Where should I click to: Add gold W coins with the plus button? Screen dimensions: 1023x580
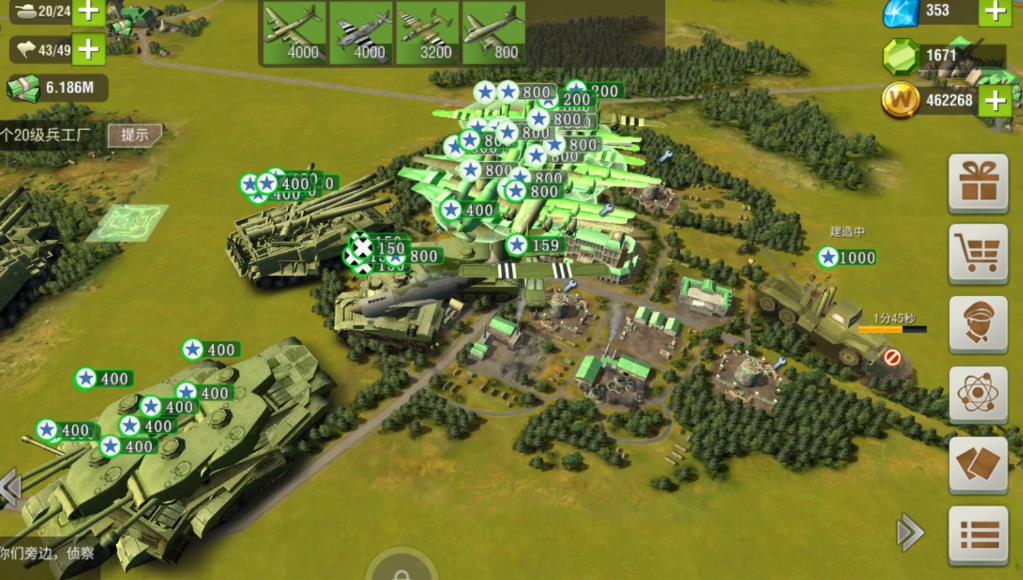(994, 99)
